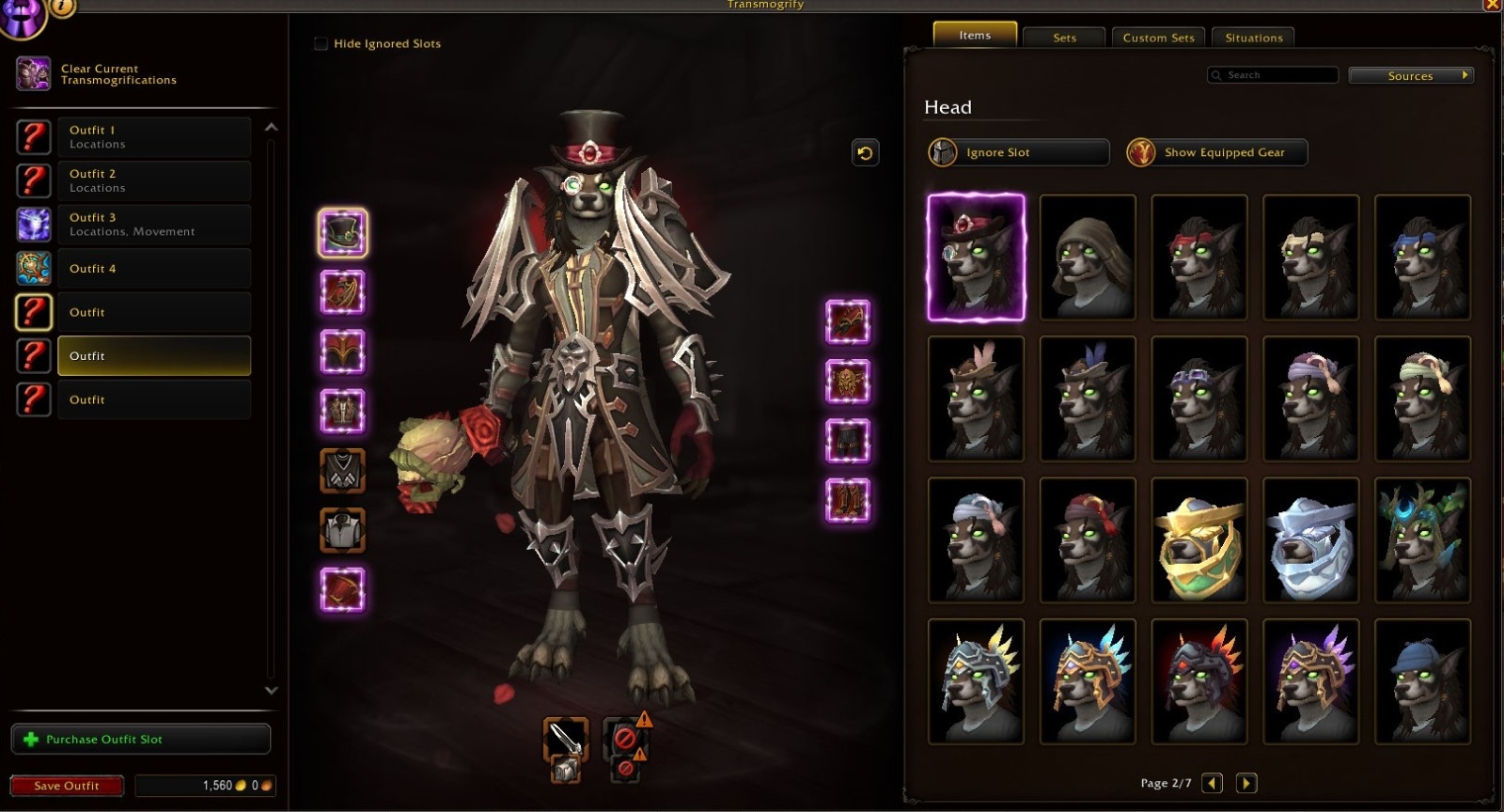Open the Sources dropdown
The width and height of the screenshot is (1504, 812).
[x=1411, y=75]
